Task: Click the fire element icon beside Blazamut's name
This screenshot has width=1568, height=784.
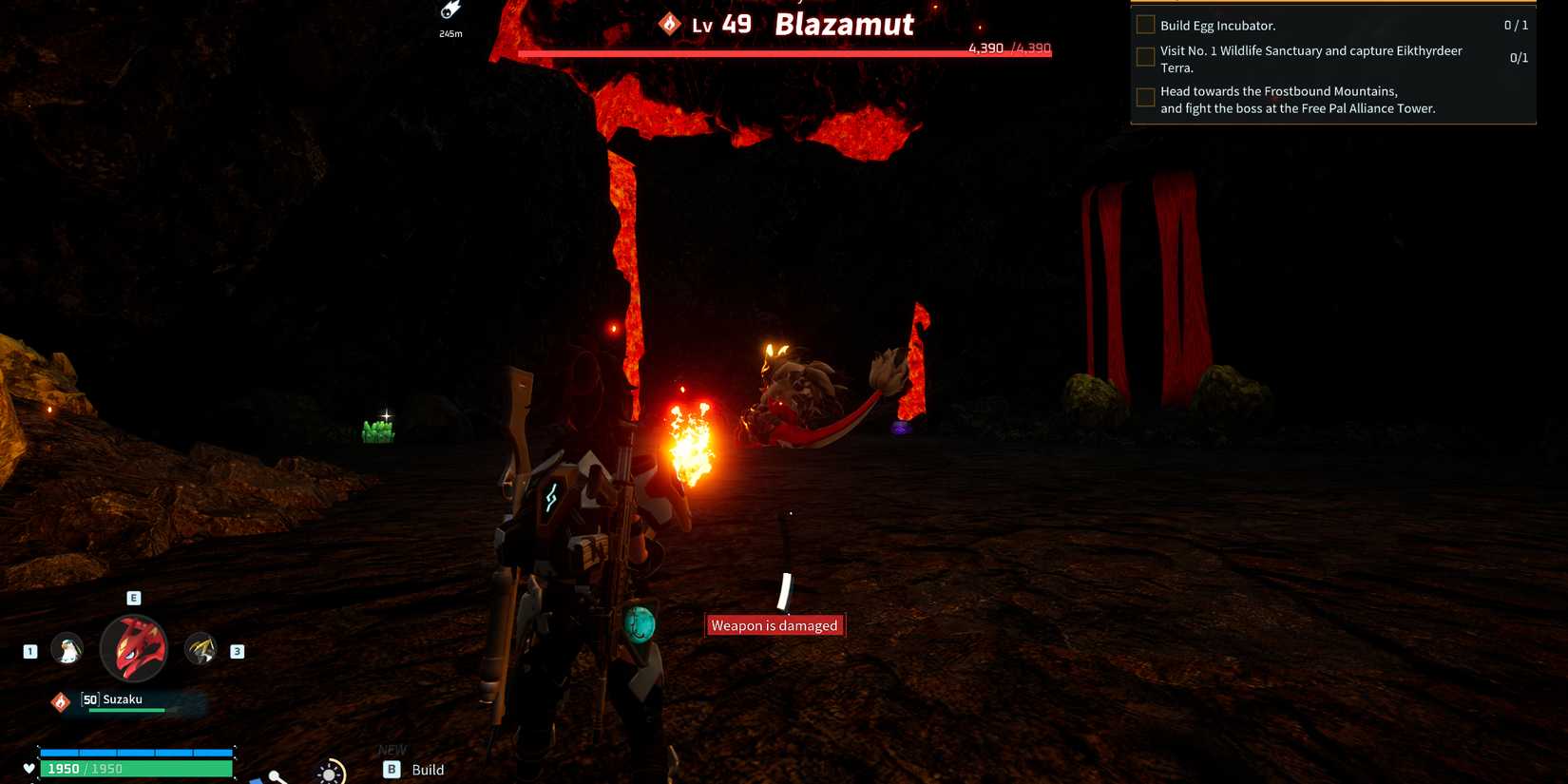Action: (670, 24)
